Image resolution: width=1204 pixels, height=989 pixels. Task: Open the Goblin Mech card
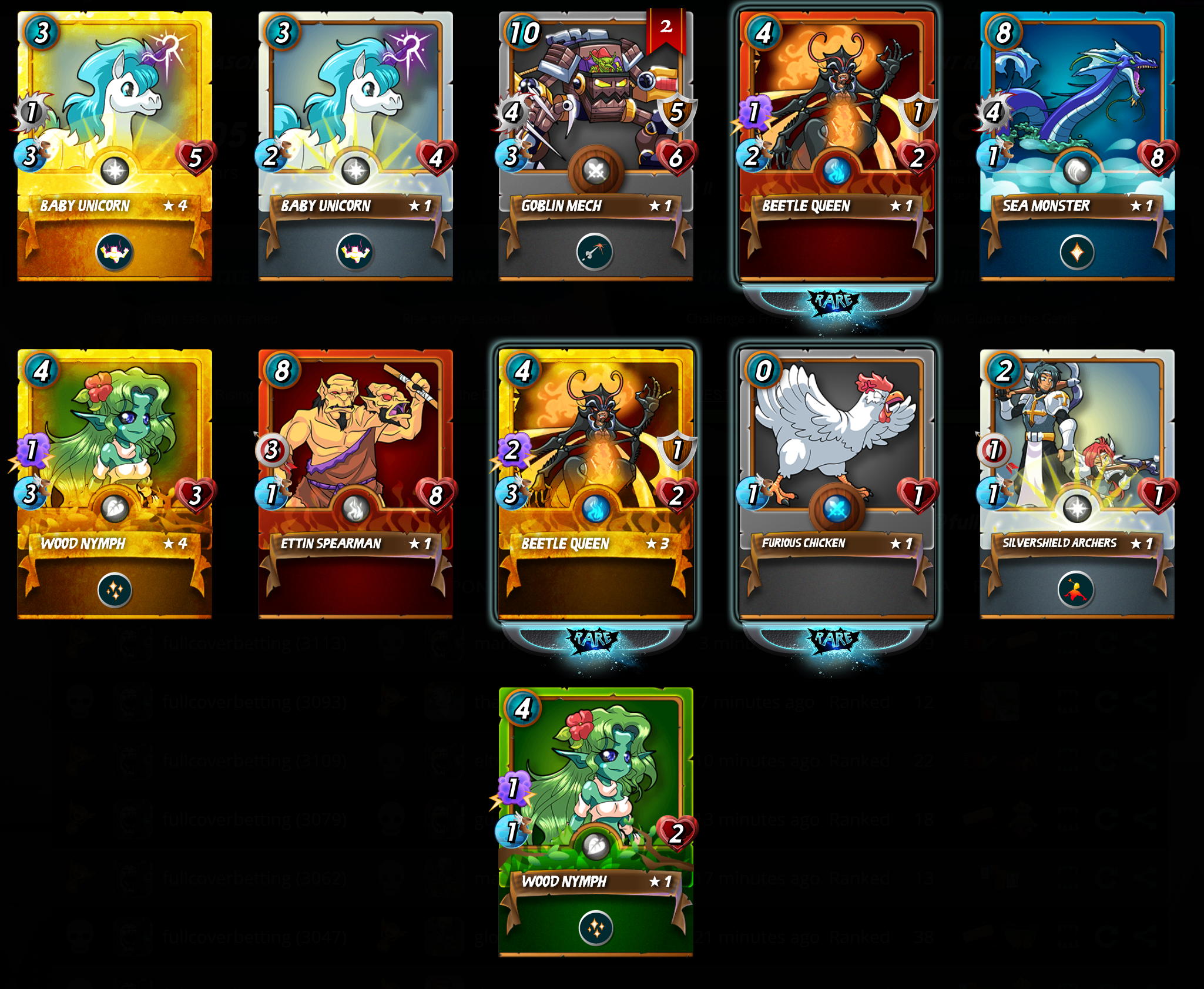click(x=596, y=146)
